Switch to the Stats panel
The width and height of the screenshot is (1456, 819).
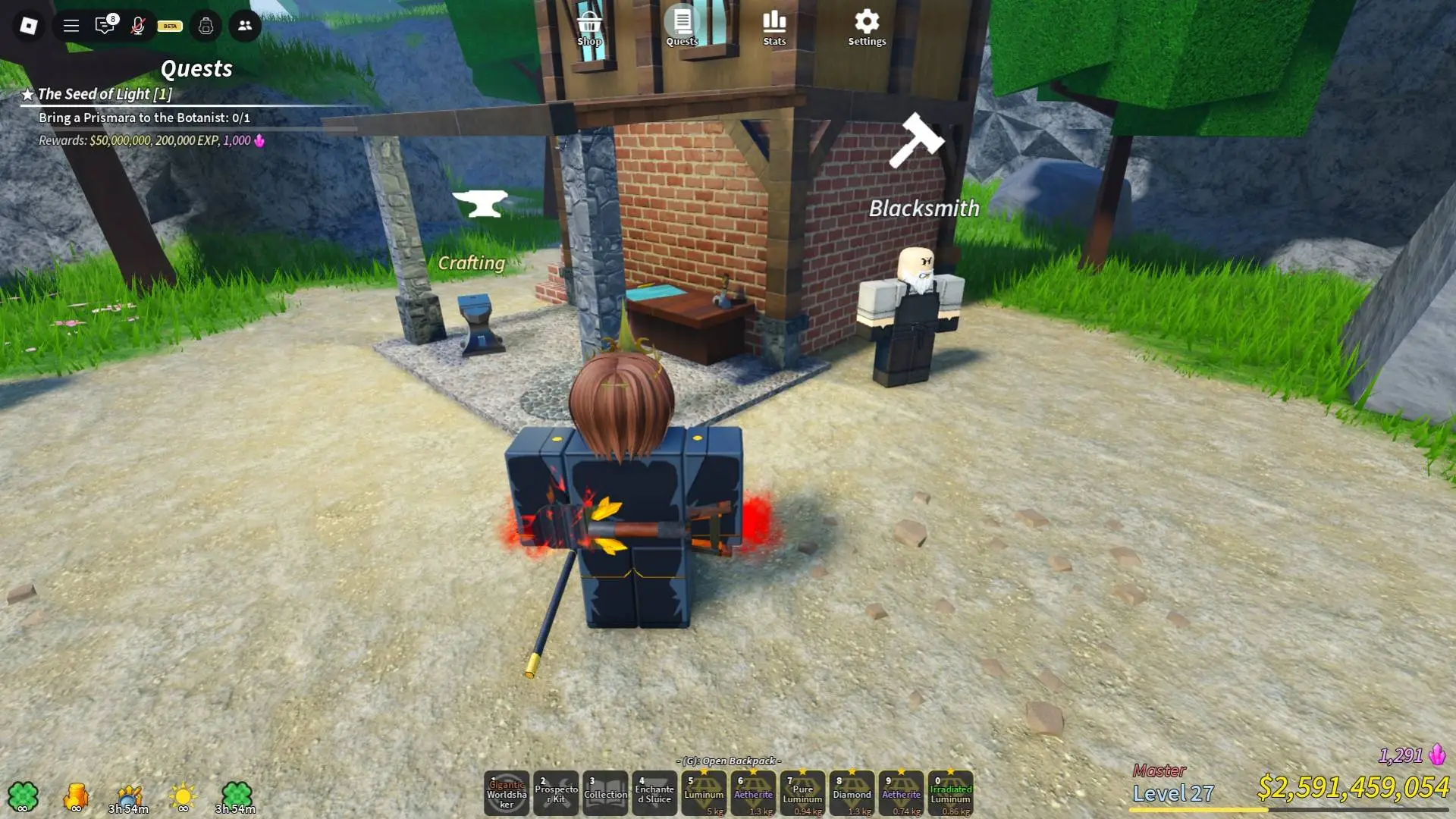773,23
